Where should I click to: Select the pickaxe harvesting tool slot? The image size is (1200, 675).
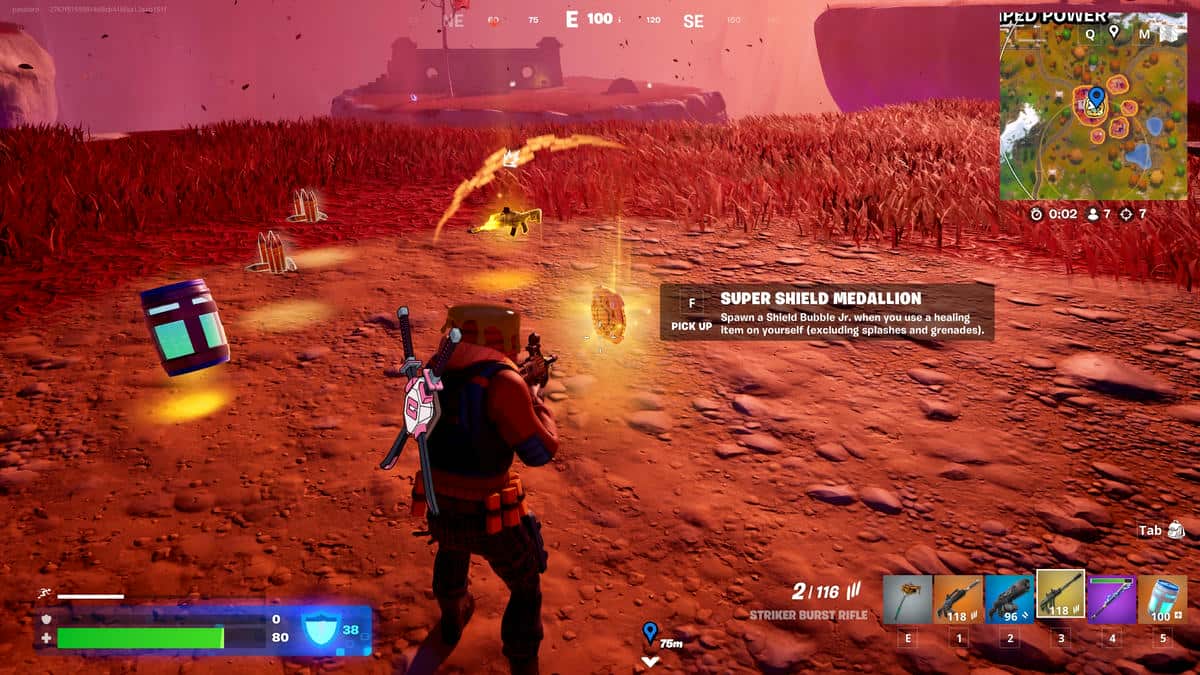pos(907,599)
